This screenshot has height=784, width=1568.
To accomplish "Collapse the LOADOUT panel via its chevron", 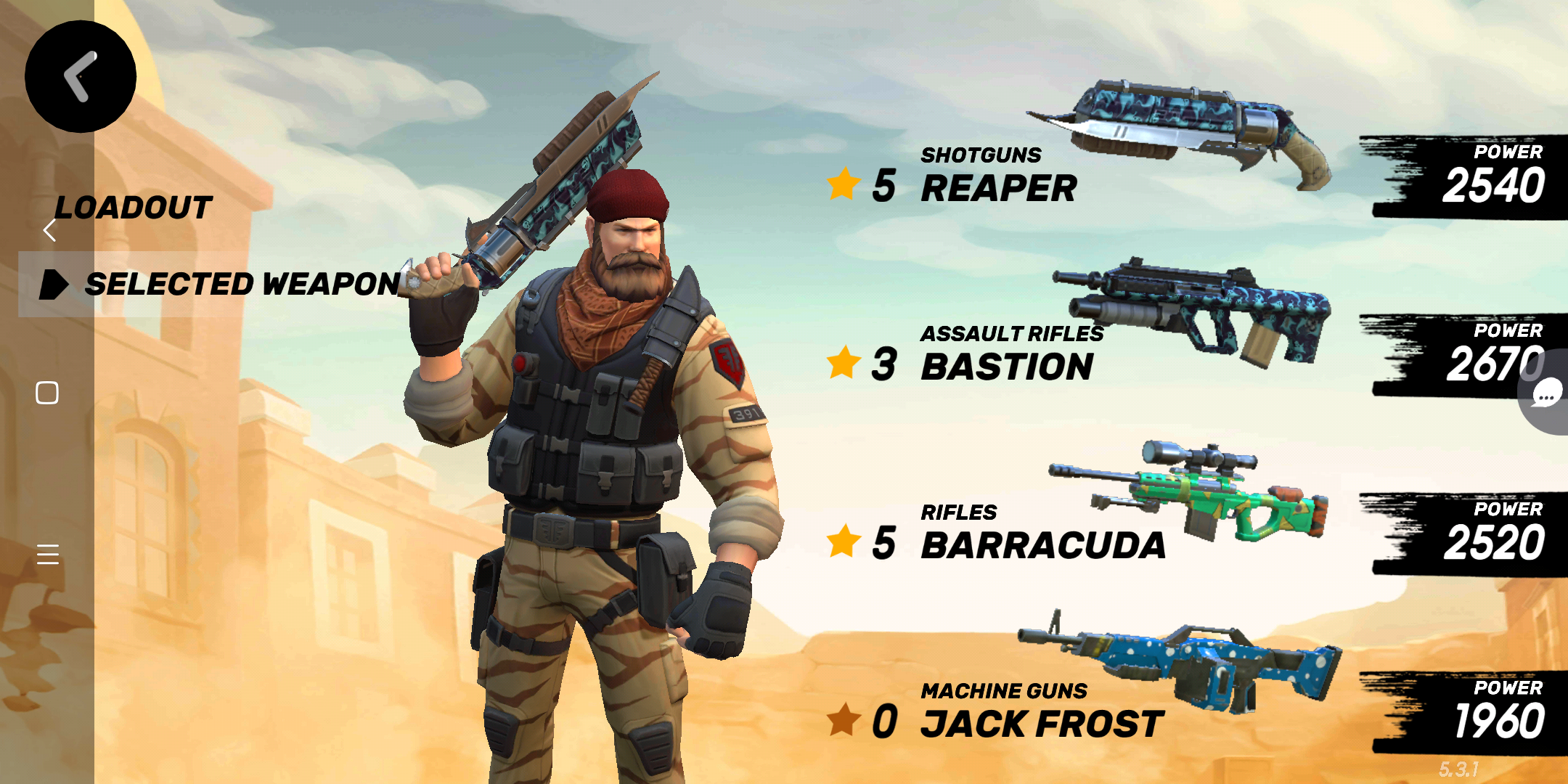I will pos(48,229).
